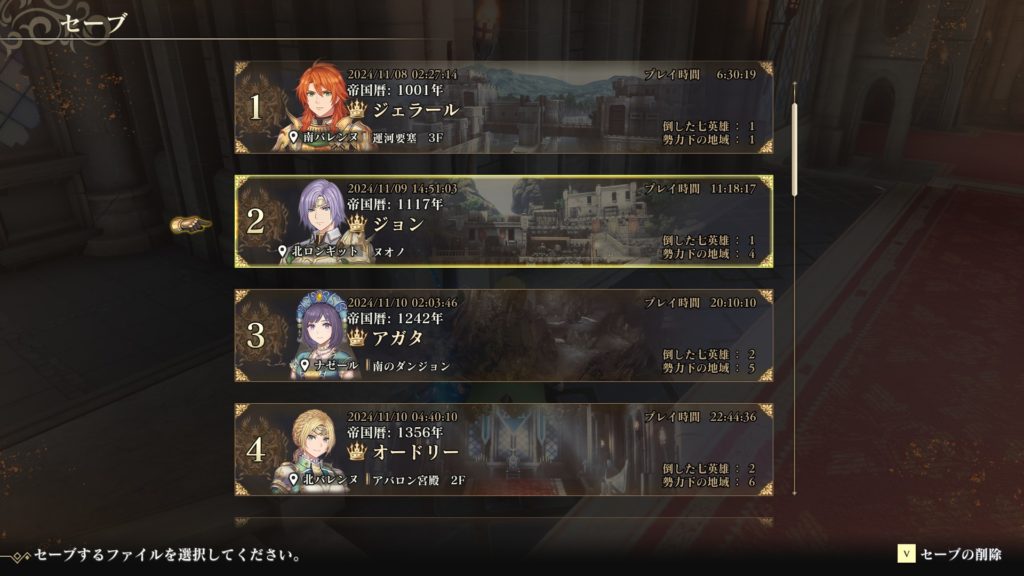
Task: Select save slot 1 with ジェラール
Action: tap(503, 108)
